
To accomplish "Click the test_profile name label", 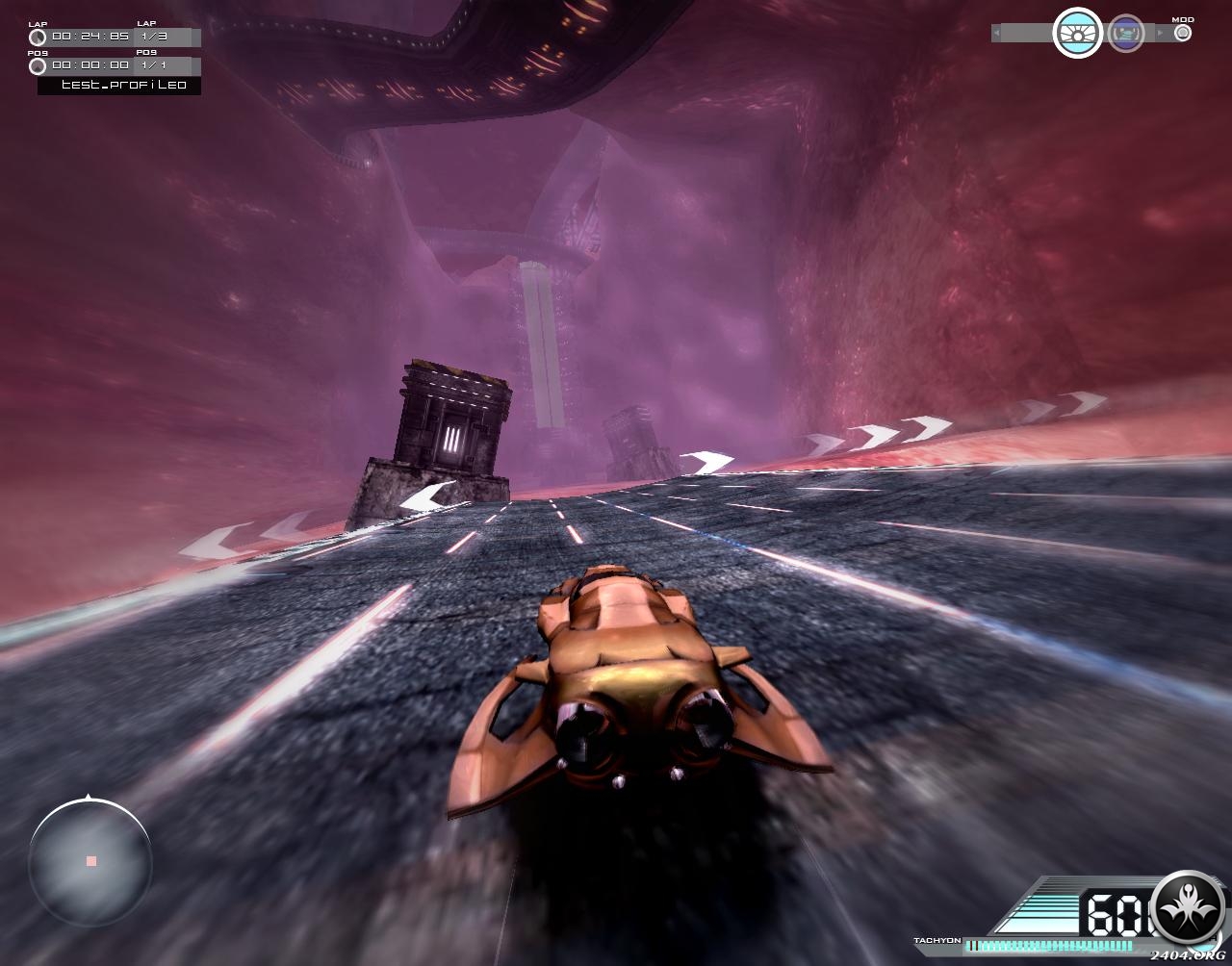I will click(120, 86).
